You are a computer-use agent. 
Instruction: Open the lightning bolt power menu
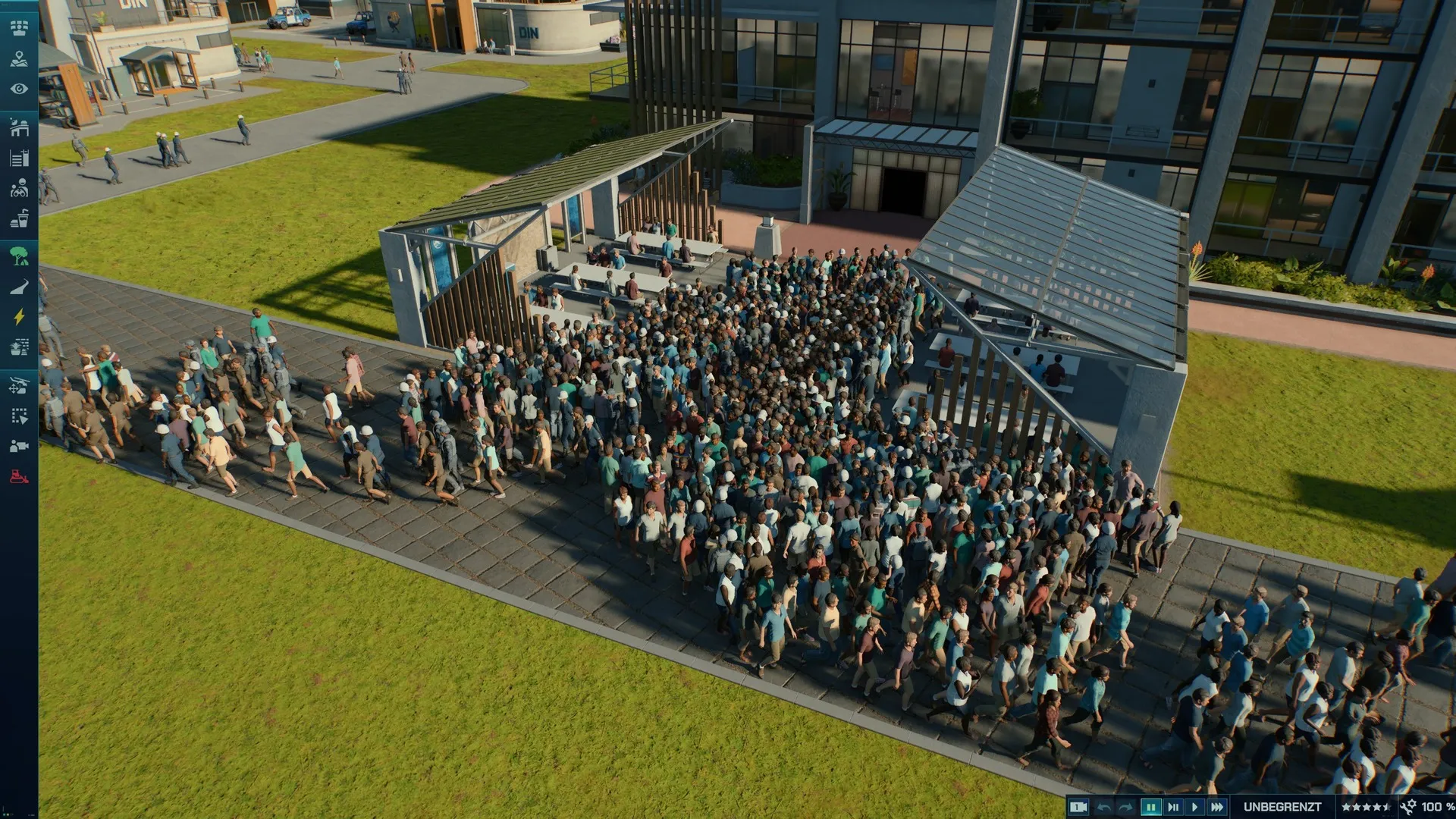(19, 317)
